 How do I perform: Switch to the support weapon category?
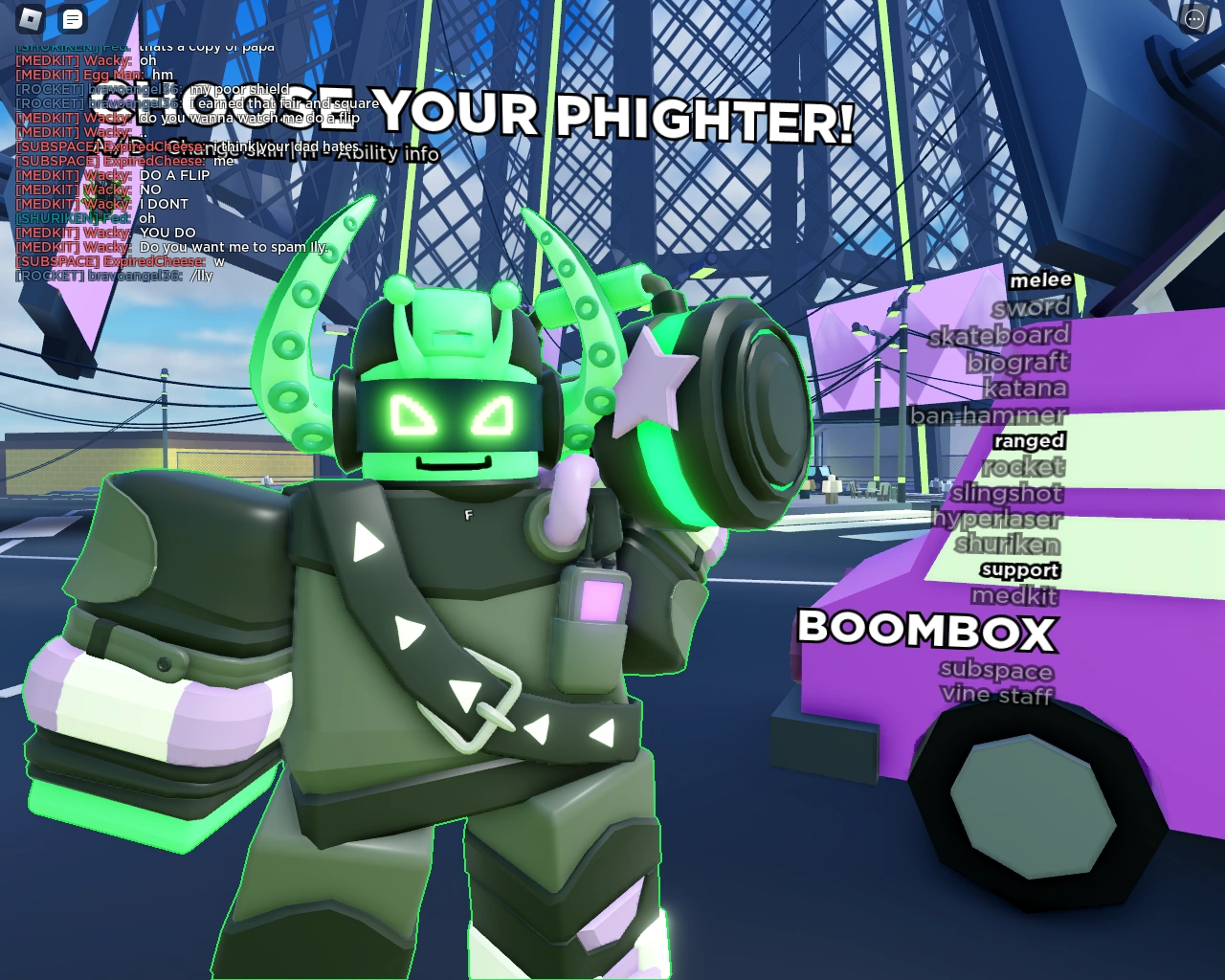[x=1020, y=569]
